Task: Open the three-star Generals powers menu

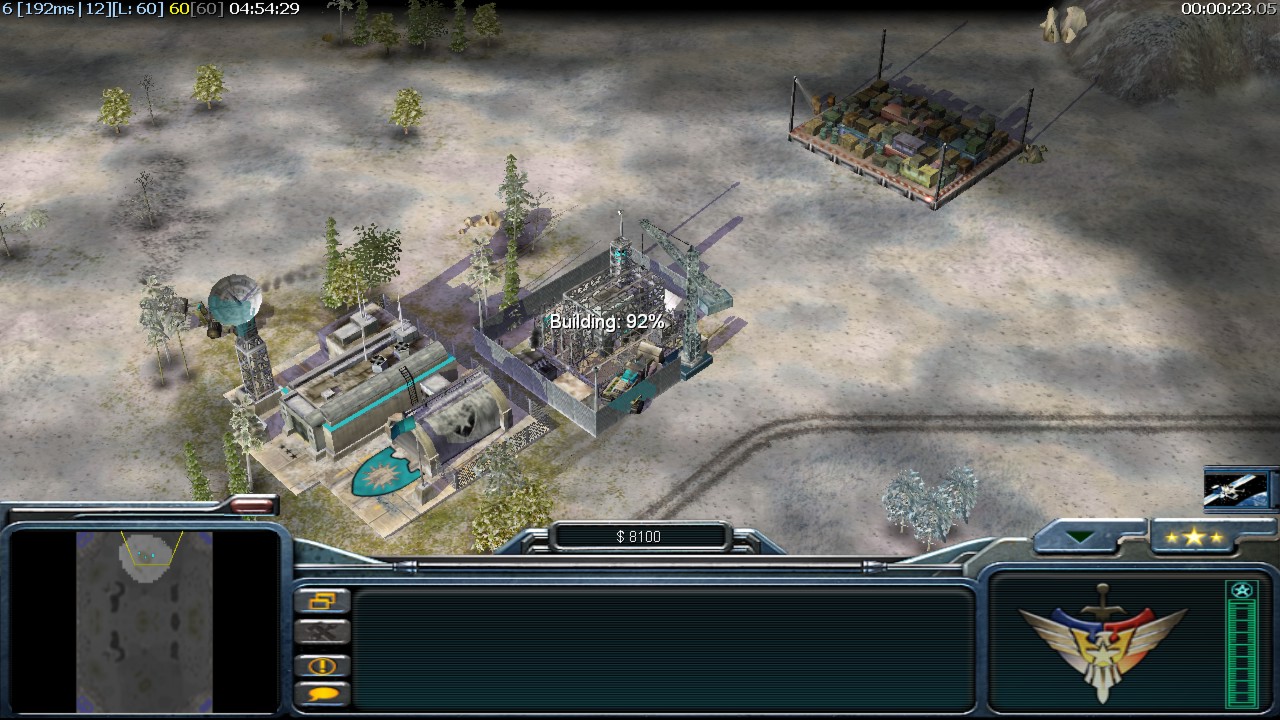Action: click(x=1194, y=537)
